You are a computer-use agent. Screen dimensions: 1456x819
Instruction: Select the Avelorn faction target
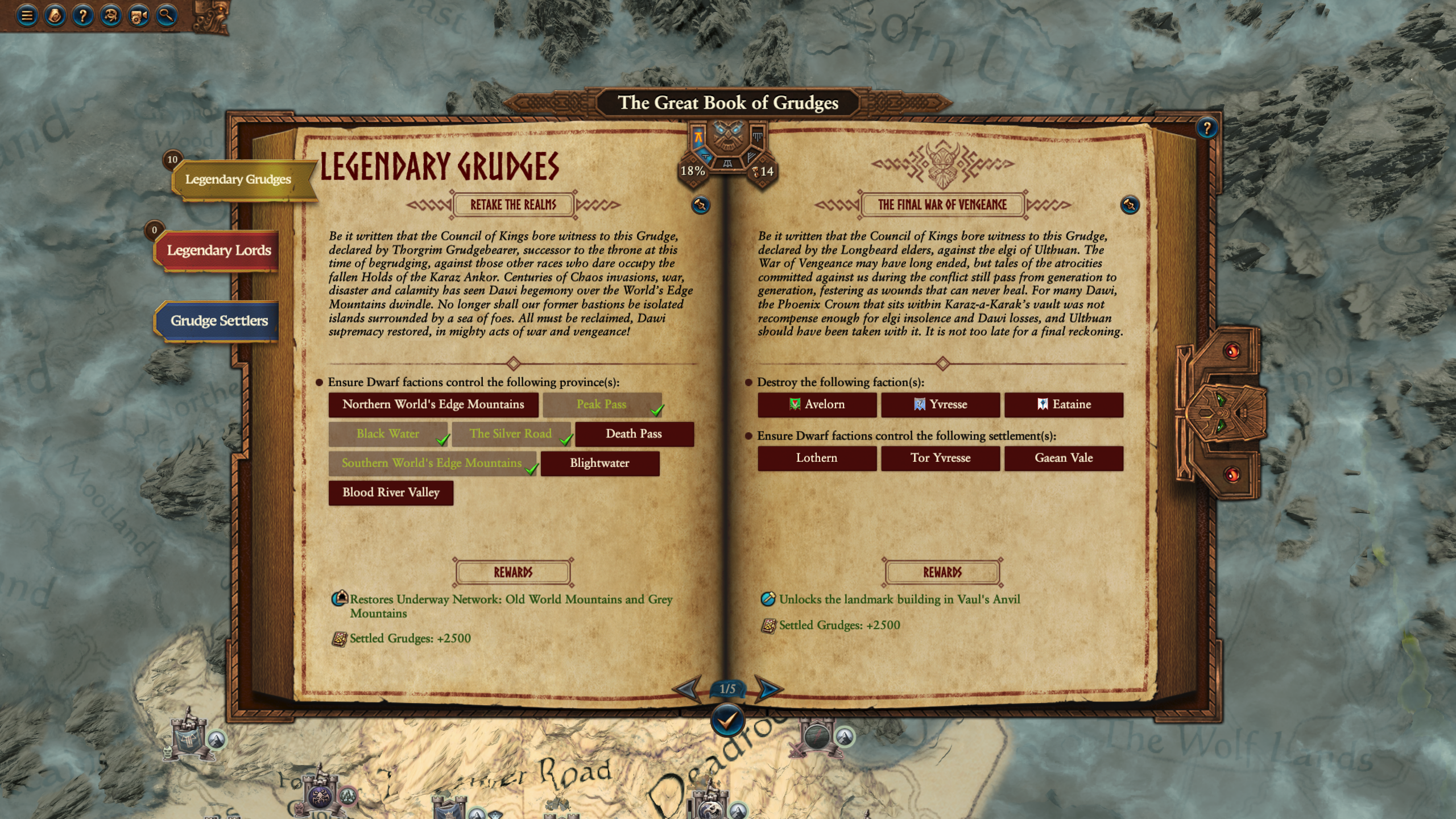[817, 404]
